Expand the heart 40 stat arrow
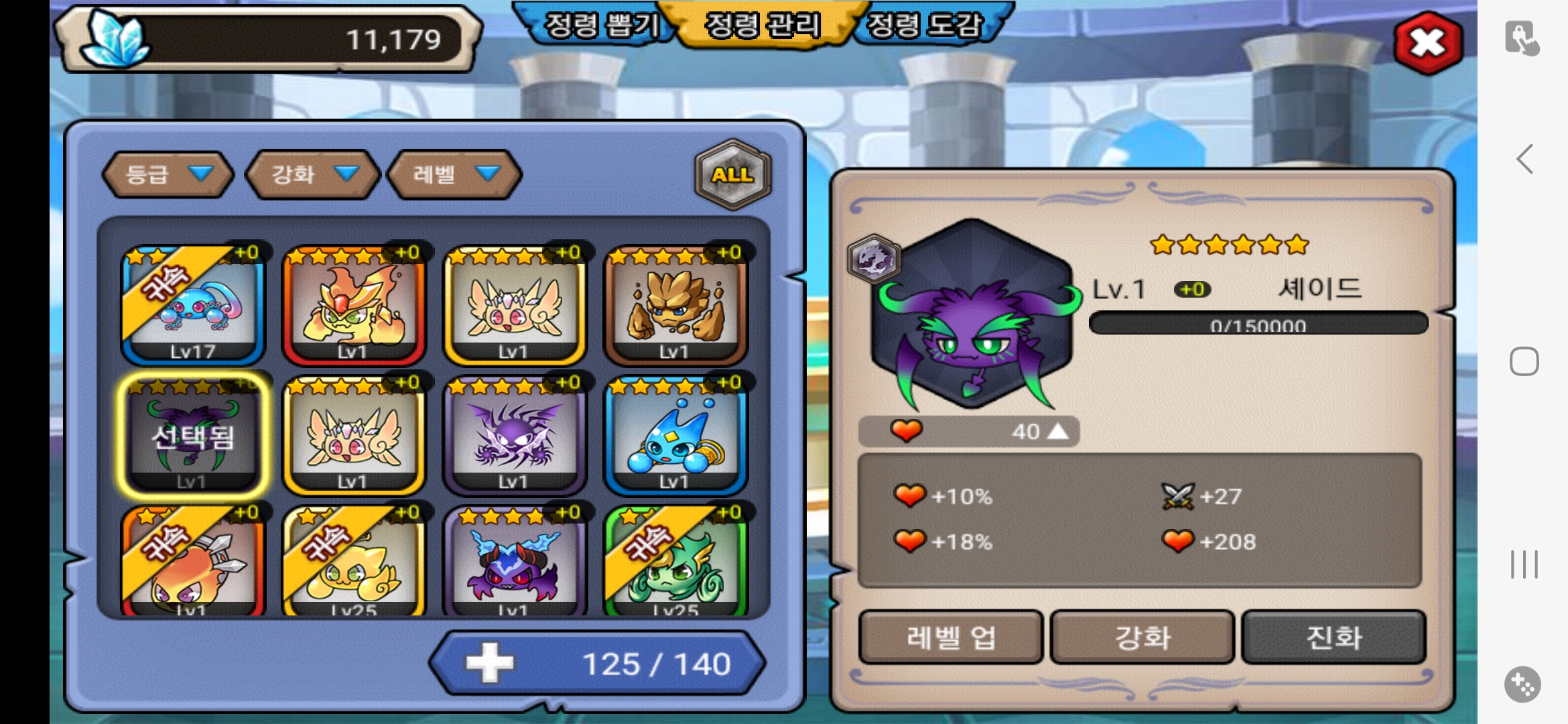Viewport: 1568px width, 724px height. click(x=1057, y=431)
